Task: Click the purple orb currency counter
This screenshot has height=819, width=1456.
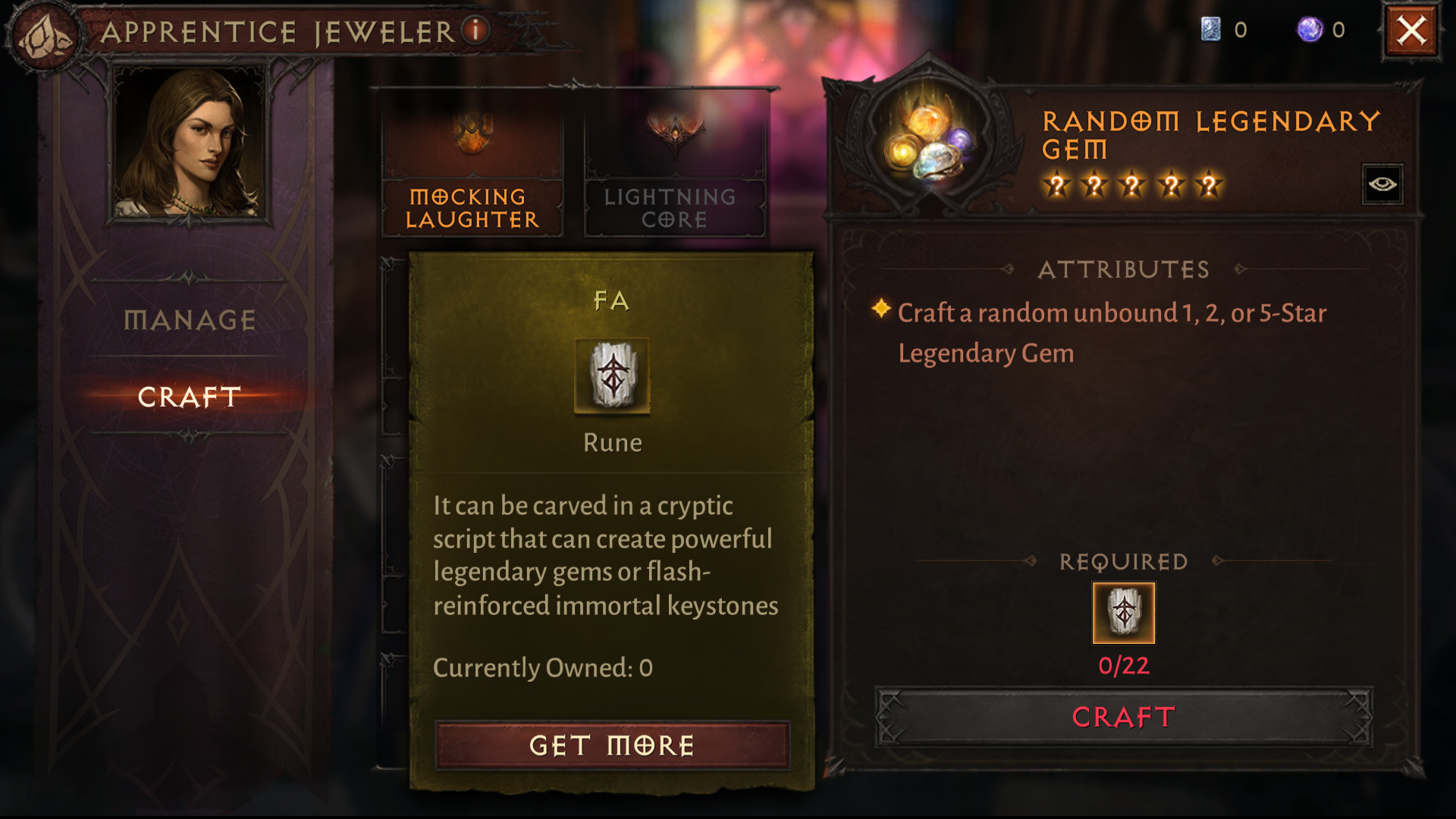Action: pos(1309,29)
